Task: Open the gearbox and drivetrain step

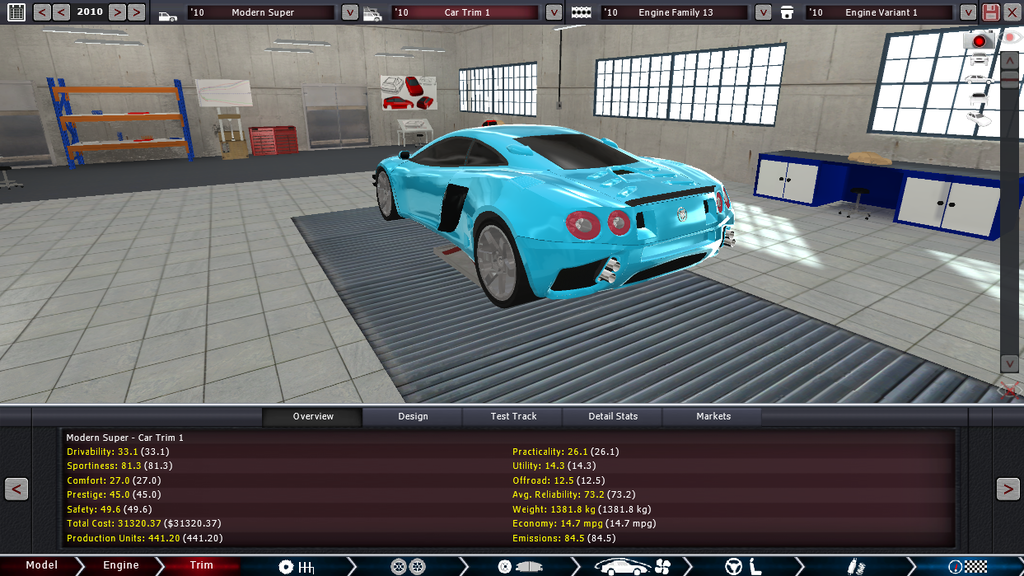Action: click(297, 567)
